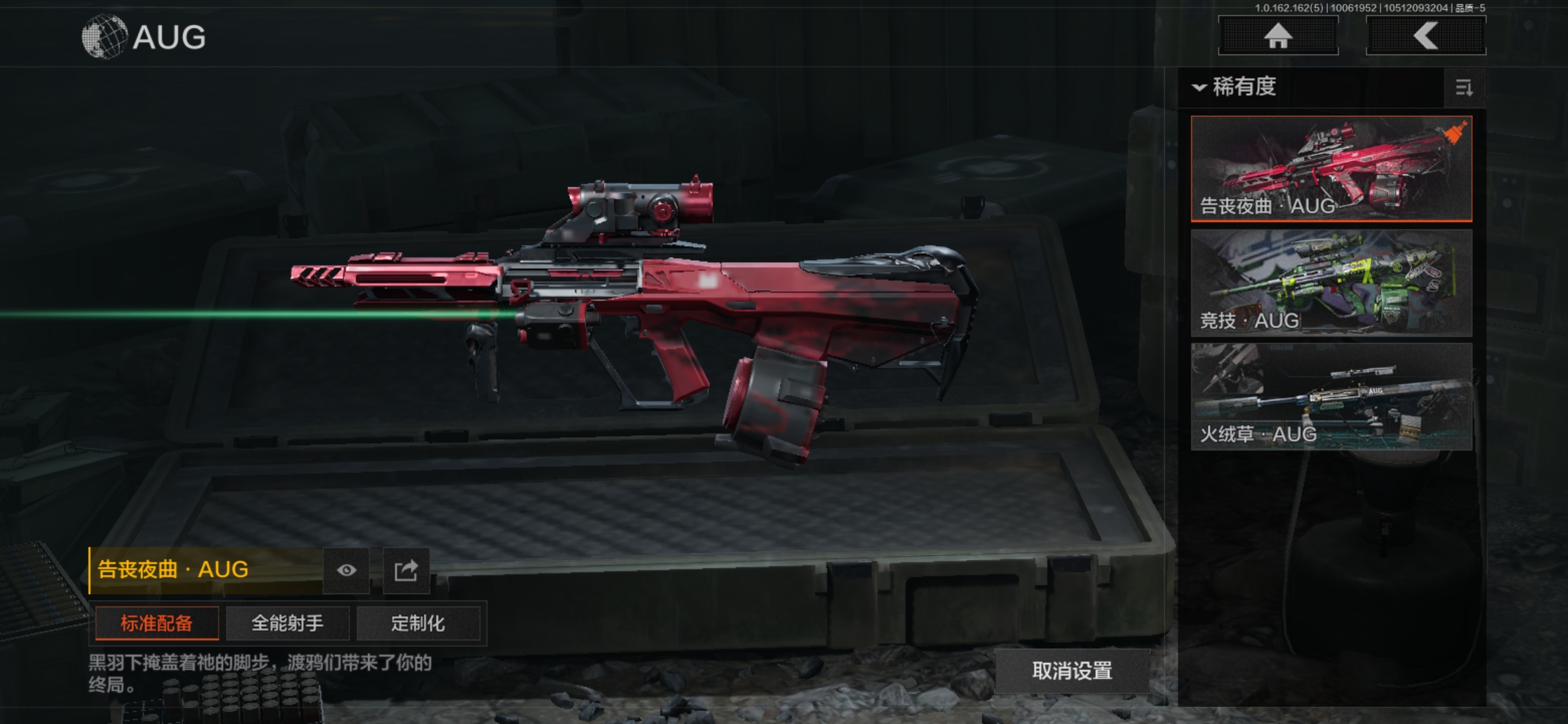Open the 稀有度 rarity sort dropdown

(x=1236, y=87)
